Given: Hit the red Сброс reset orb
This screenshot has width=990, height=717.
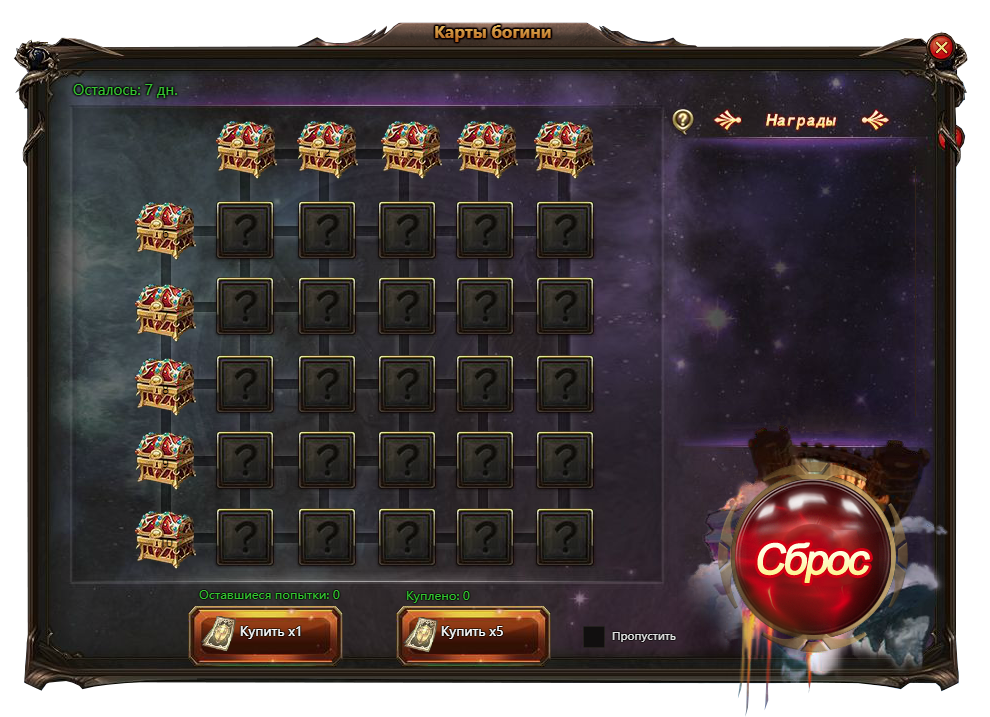Looking at the screenshot, I should coord(812,560).
